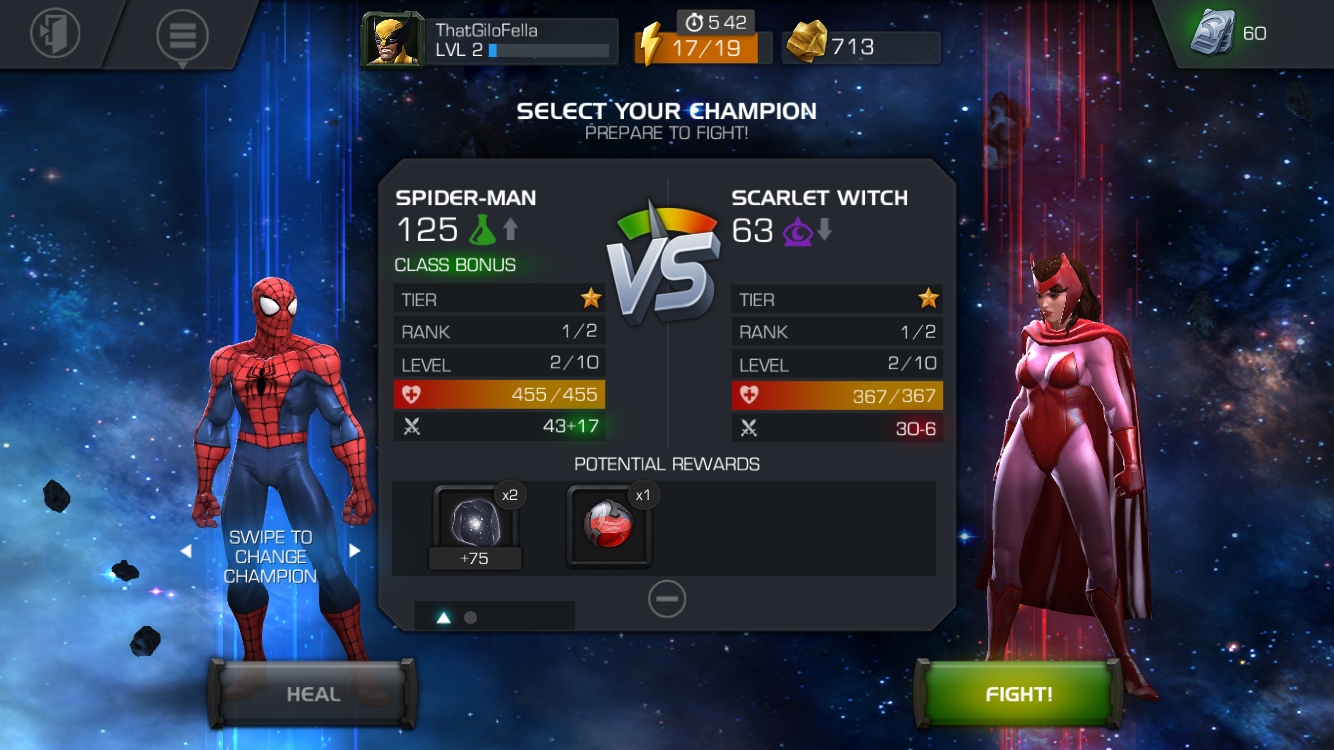Click Spider-Man's tier star
This screenshot has height=750, width=1334.
pyautogui.click(x=590, y=297)
